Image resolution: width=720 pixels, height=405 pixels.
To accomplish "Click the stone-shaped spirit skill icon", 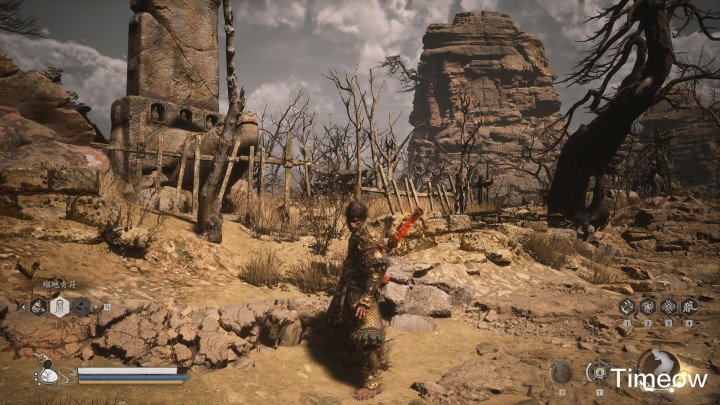I will pos(562,372).
